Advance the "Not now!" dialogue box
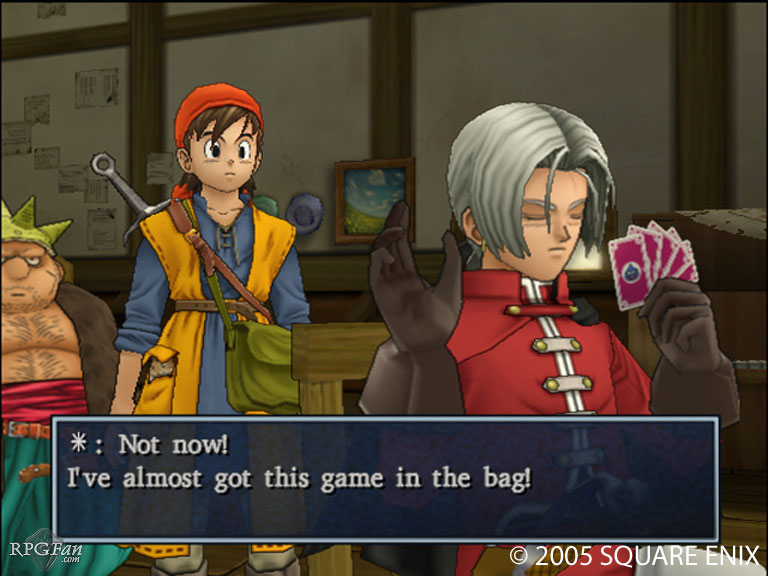This screenshot has width=768, height=576. coord(385,479)
